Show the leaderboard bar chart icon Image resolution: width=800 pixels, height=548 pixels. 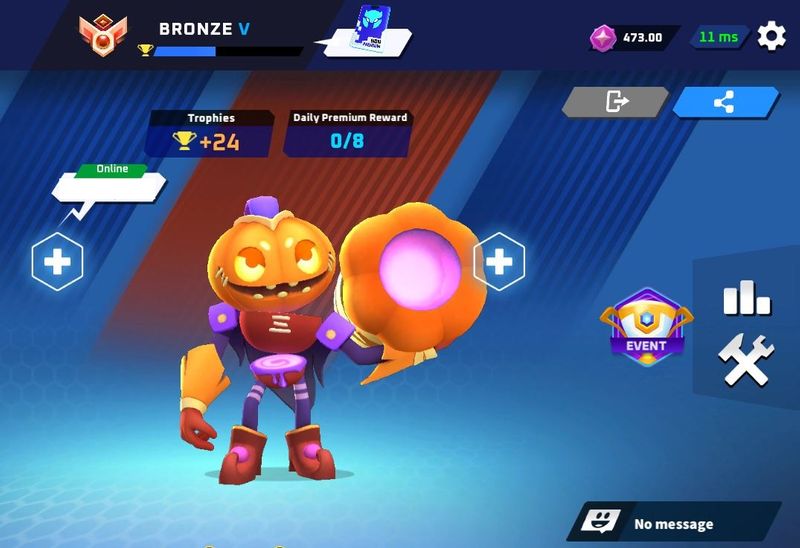coord(746,297)
